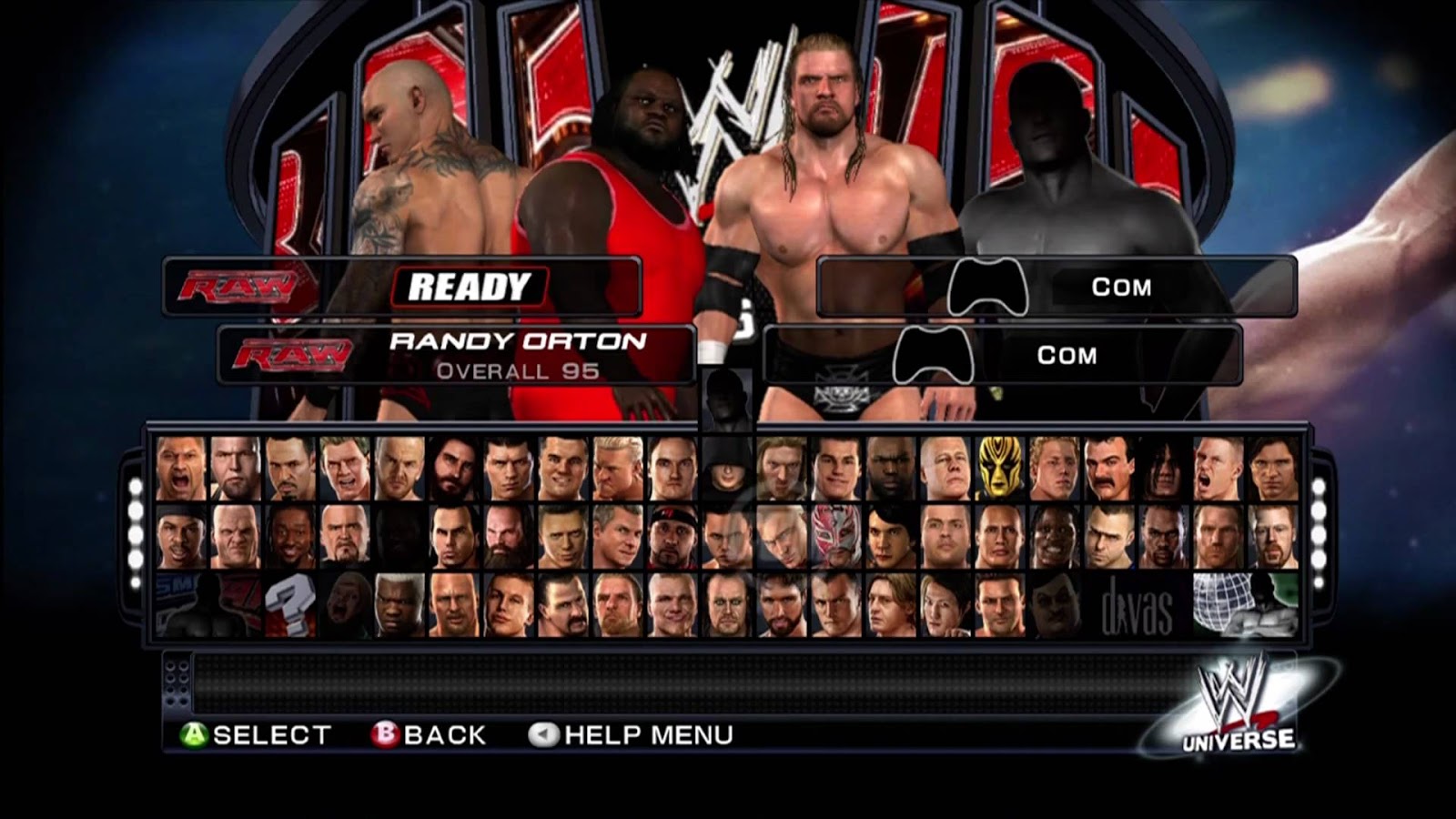Select the gold and black face-painted wrestler

(1000, 470)
